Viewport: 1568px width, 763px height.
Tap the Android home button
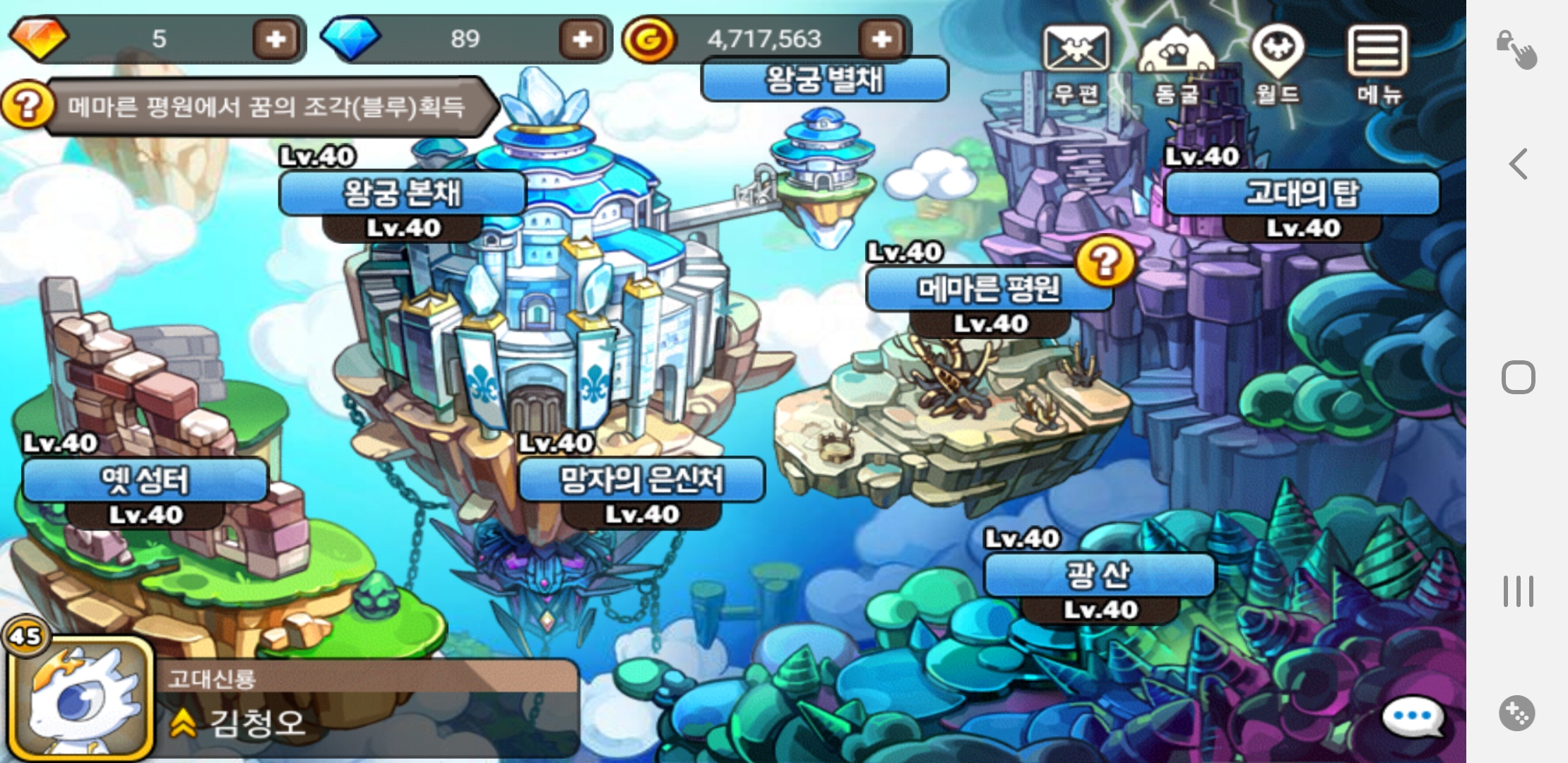click(1519, 377)
